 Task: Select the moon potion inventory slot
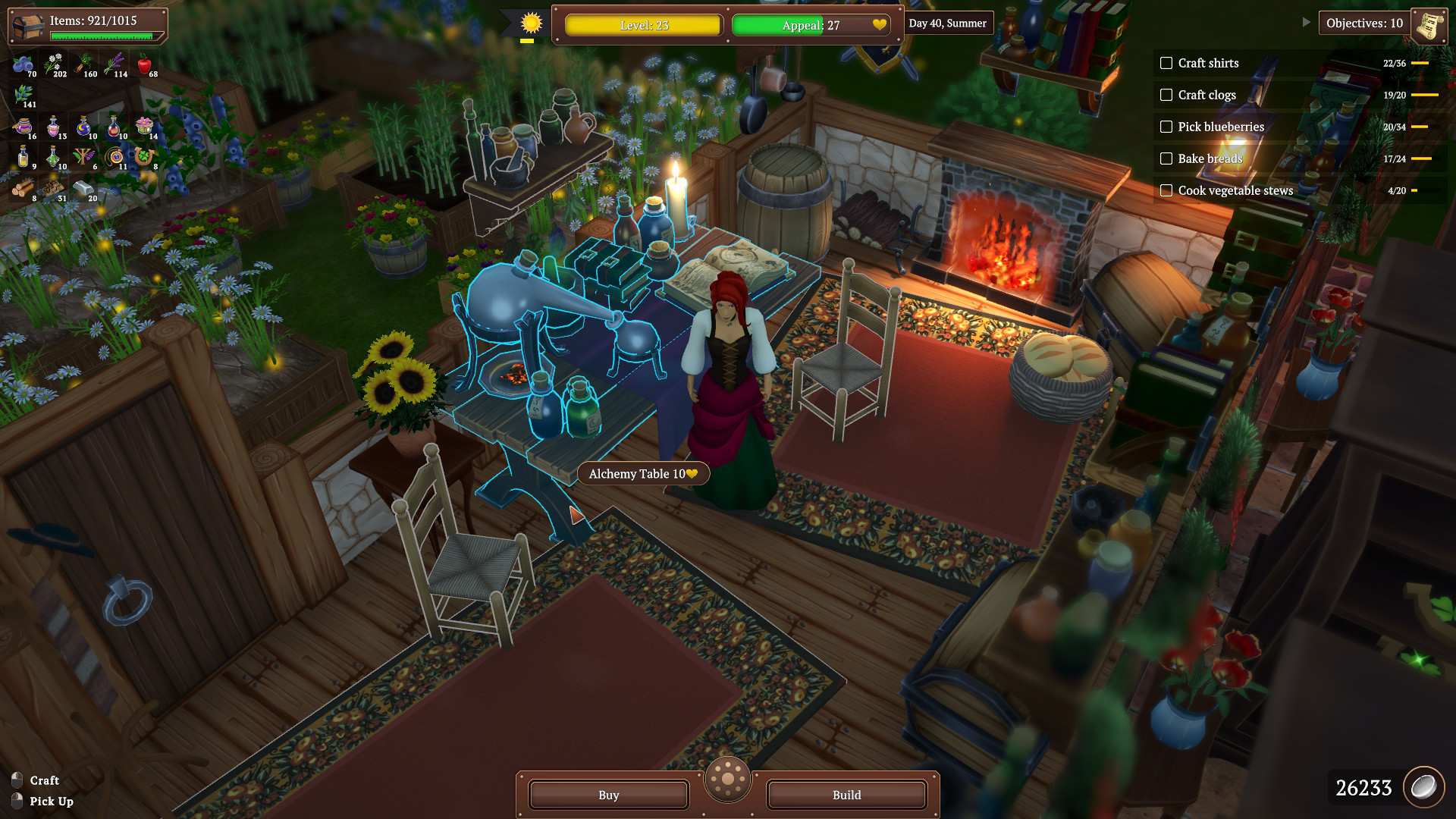pyautogui.click(x=83, y=127)
